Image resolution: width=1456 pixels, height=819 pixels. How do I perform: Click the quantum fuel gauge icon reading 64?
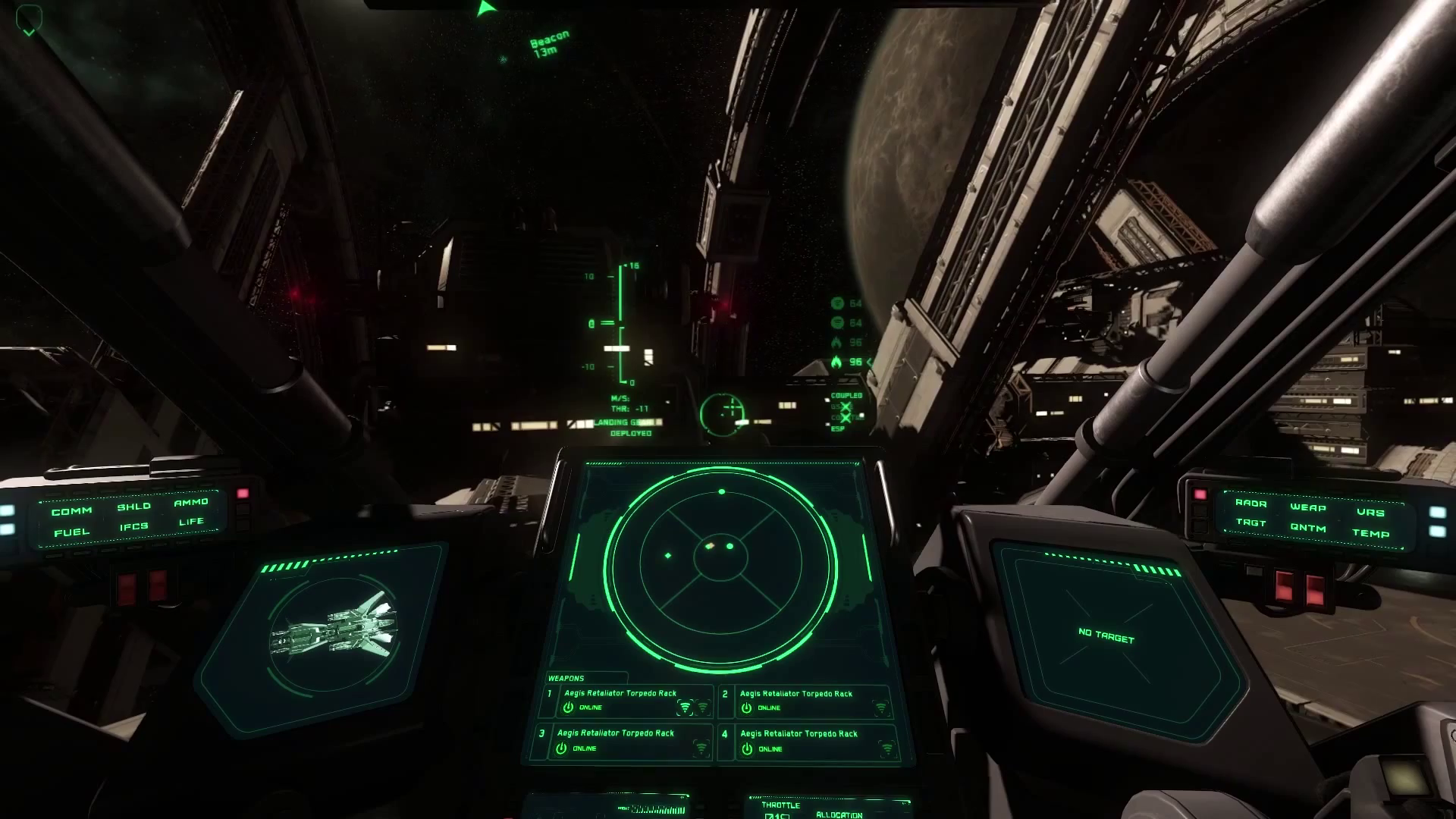click(837, 303)
